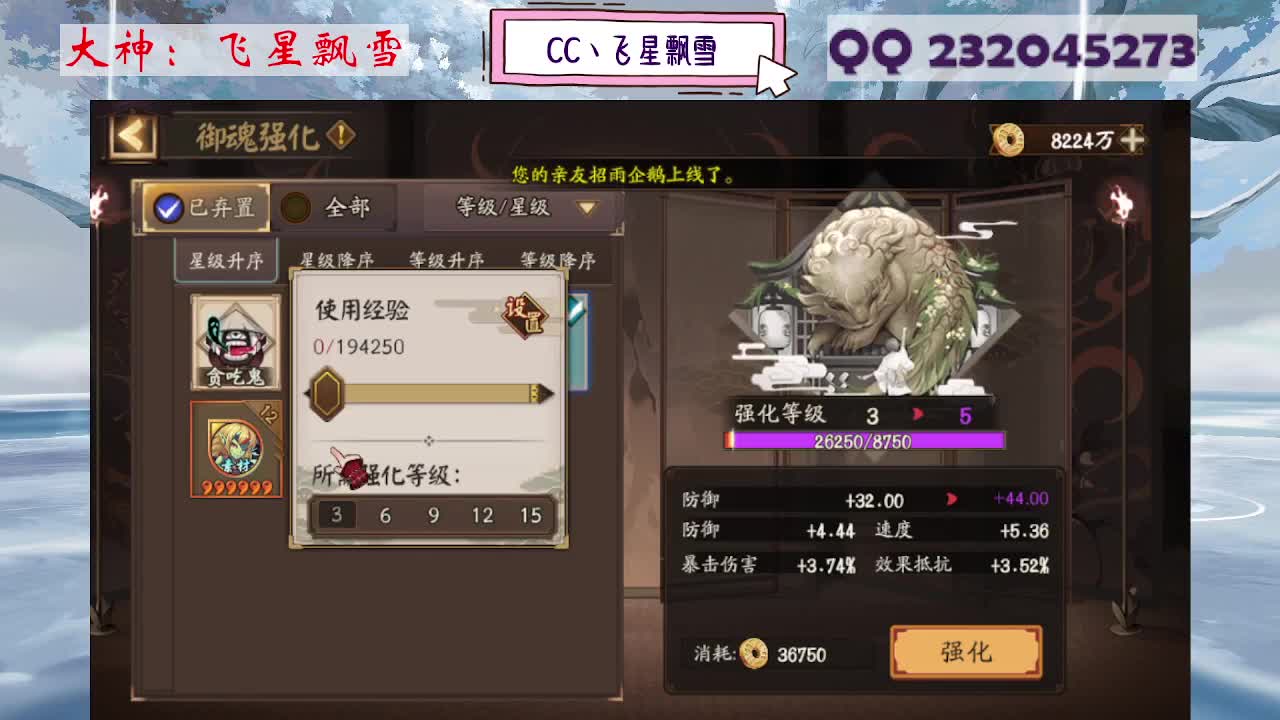1280x720 pixels.
Task: Select level 9 in 所需强化等级 row
Action: (x=432, y=515)
